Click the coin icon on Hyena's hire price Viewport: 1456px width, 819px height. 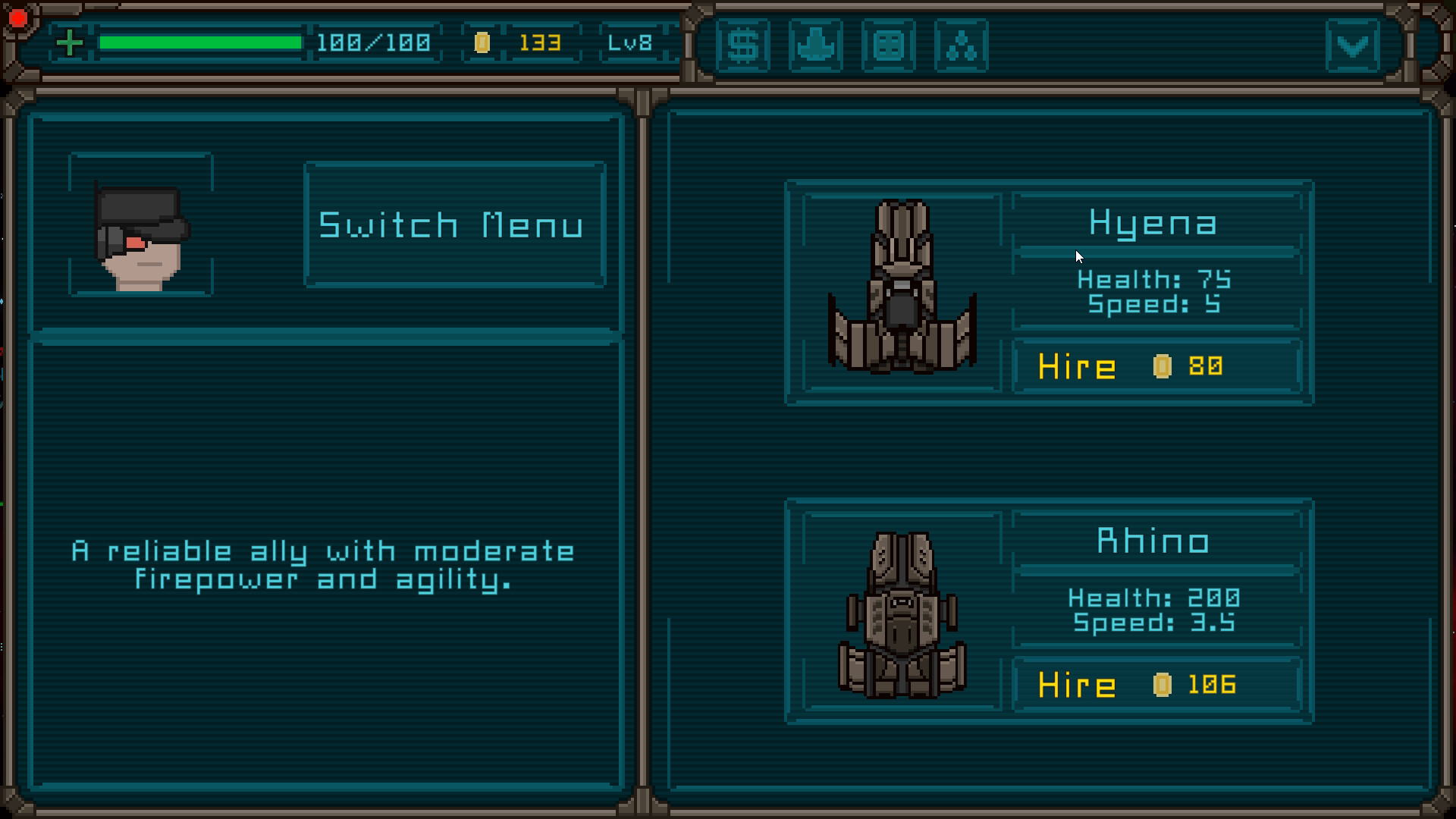coord(1161,366)
